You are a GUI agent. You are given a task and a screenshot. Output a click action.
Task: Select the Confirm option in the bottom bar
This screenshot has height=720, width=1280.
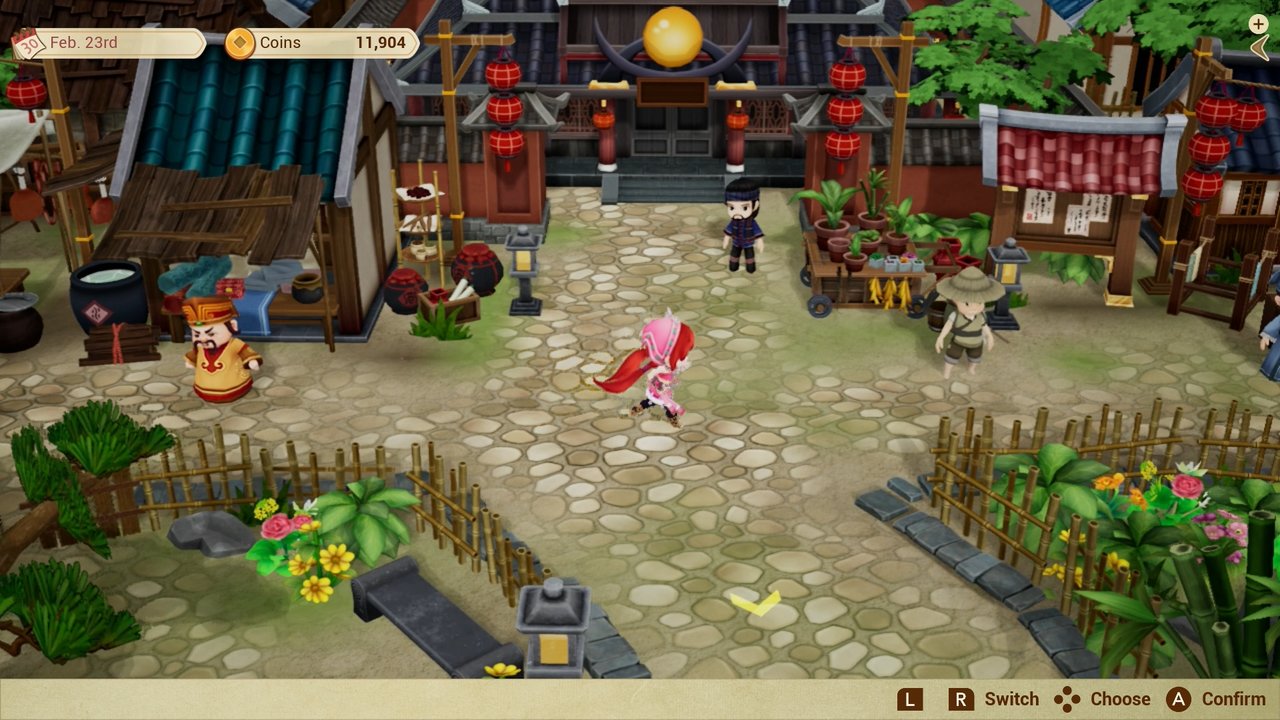(x=1231, y=699)
